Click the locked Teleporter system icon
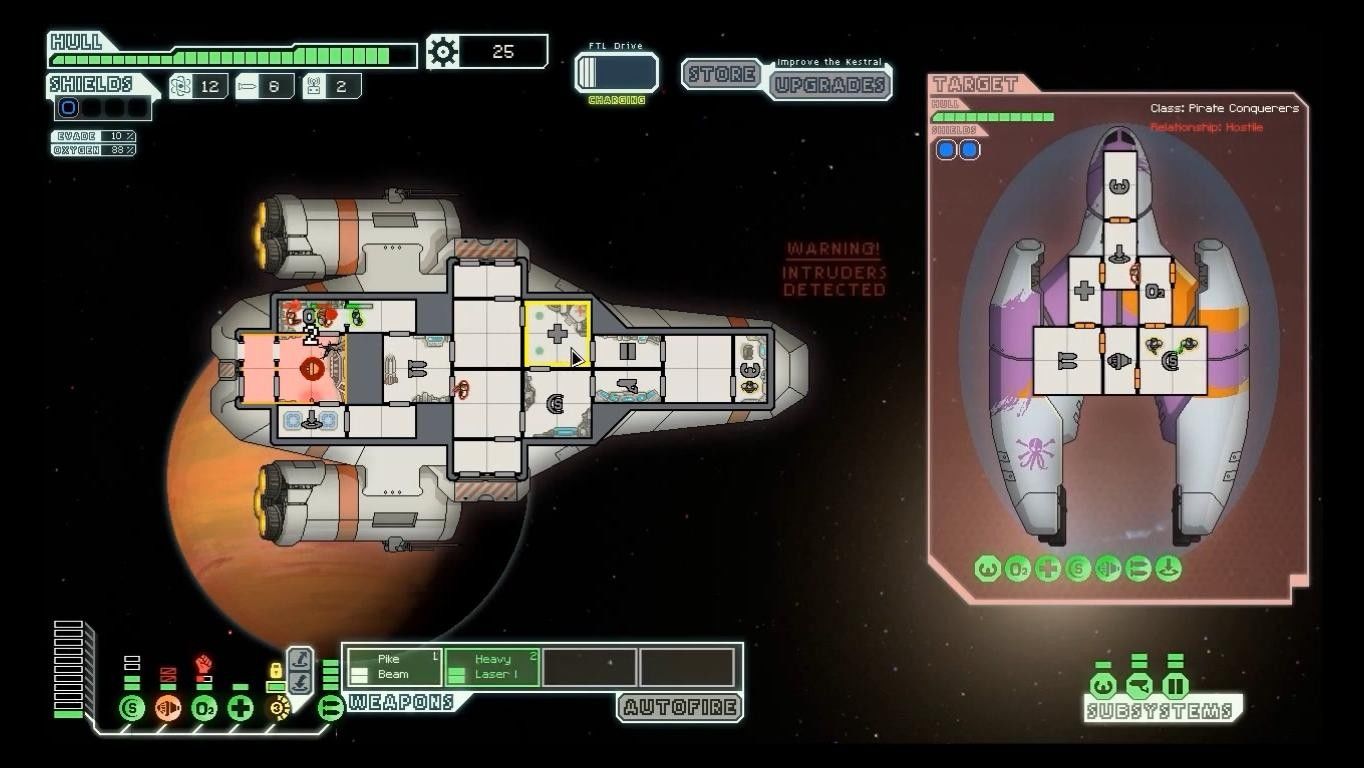The image size is (1364, 768). pyautogui.click(x=277, y=709)
